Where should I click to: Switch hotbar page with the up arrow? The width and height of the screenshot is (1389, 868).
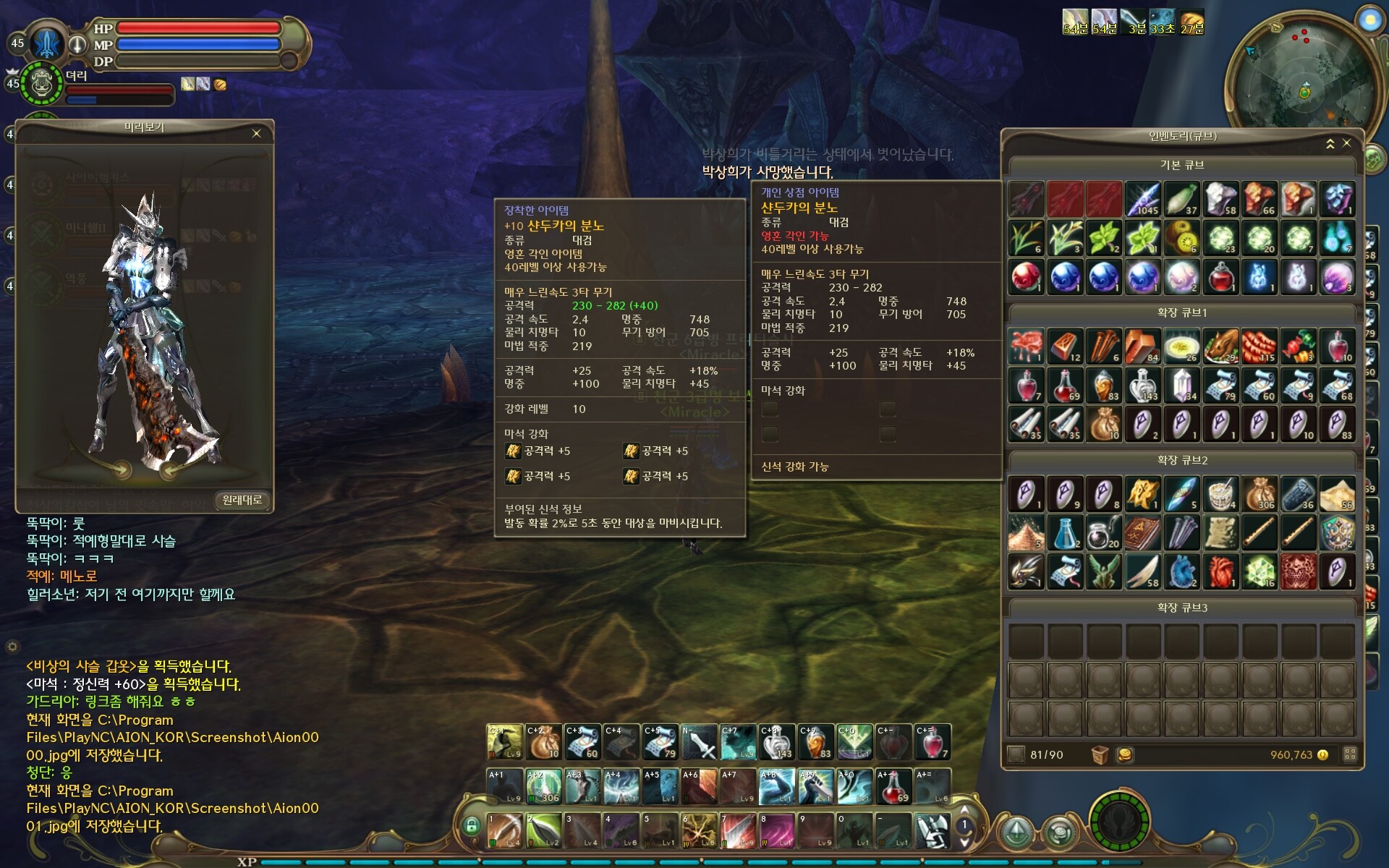pyautogui.click(x=964, y=810)
